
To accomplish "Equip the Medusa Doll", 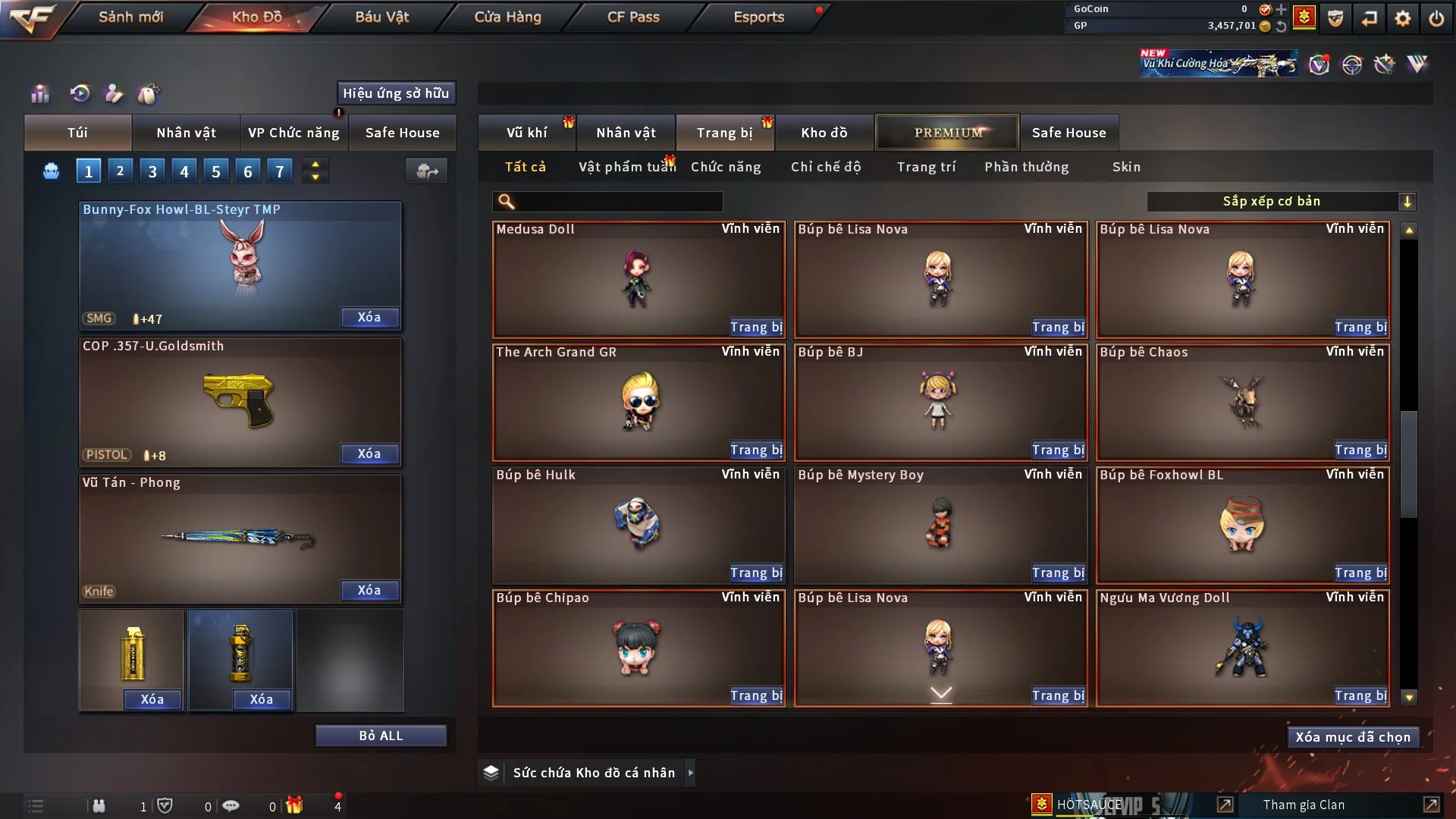I will (x=755, y=327).
